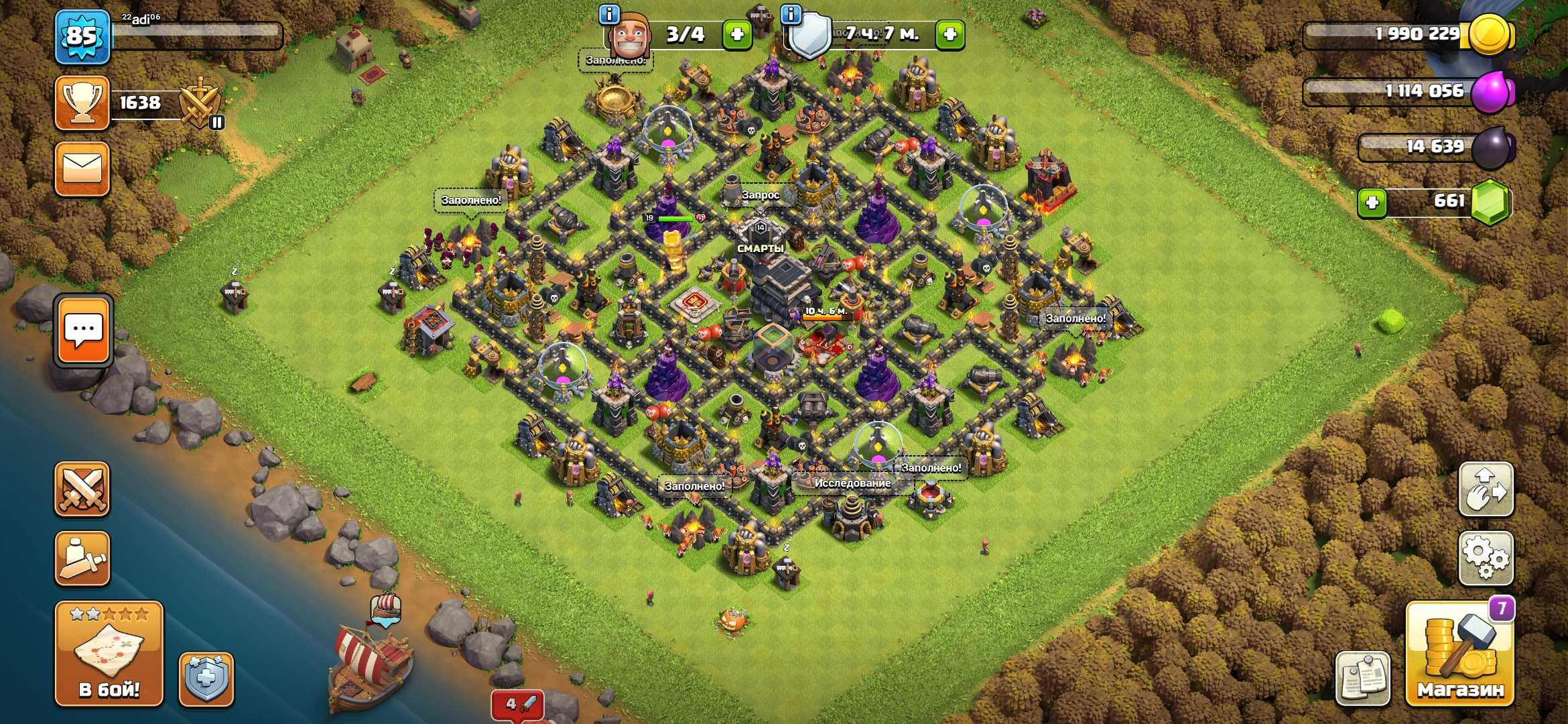
Task: Show shield info via blue i icon
Action: click(791, 14)
